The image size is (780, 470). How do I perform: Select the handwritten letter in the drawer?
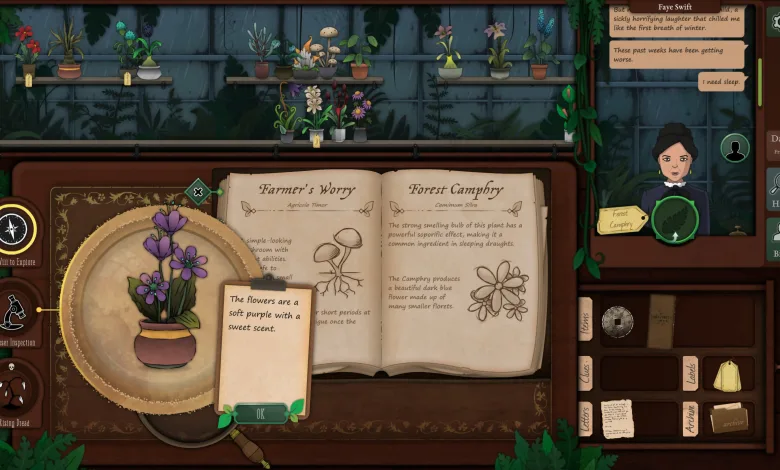pyautogui.click(x=617, y=418)
